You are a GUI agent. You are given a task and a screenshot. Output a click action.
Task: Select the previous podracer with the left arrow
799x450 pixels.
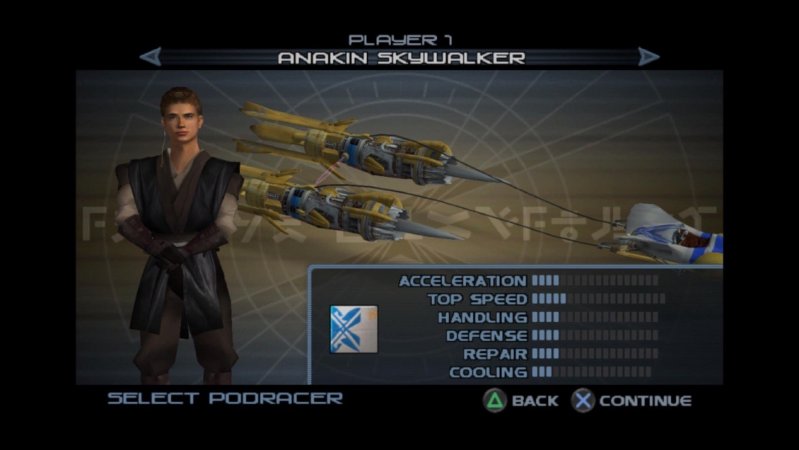point(150,57)
